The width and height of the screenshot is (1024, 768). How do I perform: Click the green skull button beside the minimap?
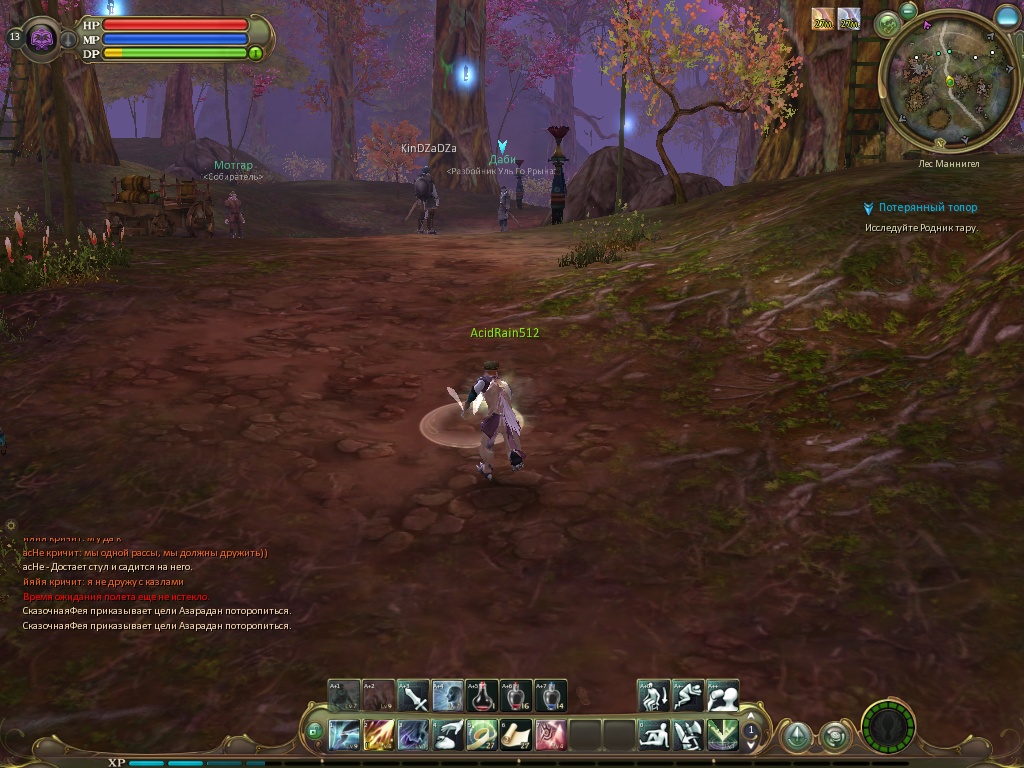[x=886, y=24]
